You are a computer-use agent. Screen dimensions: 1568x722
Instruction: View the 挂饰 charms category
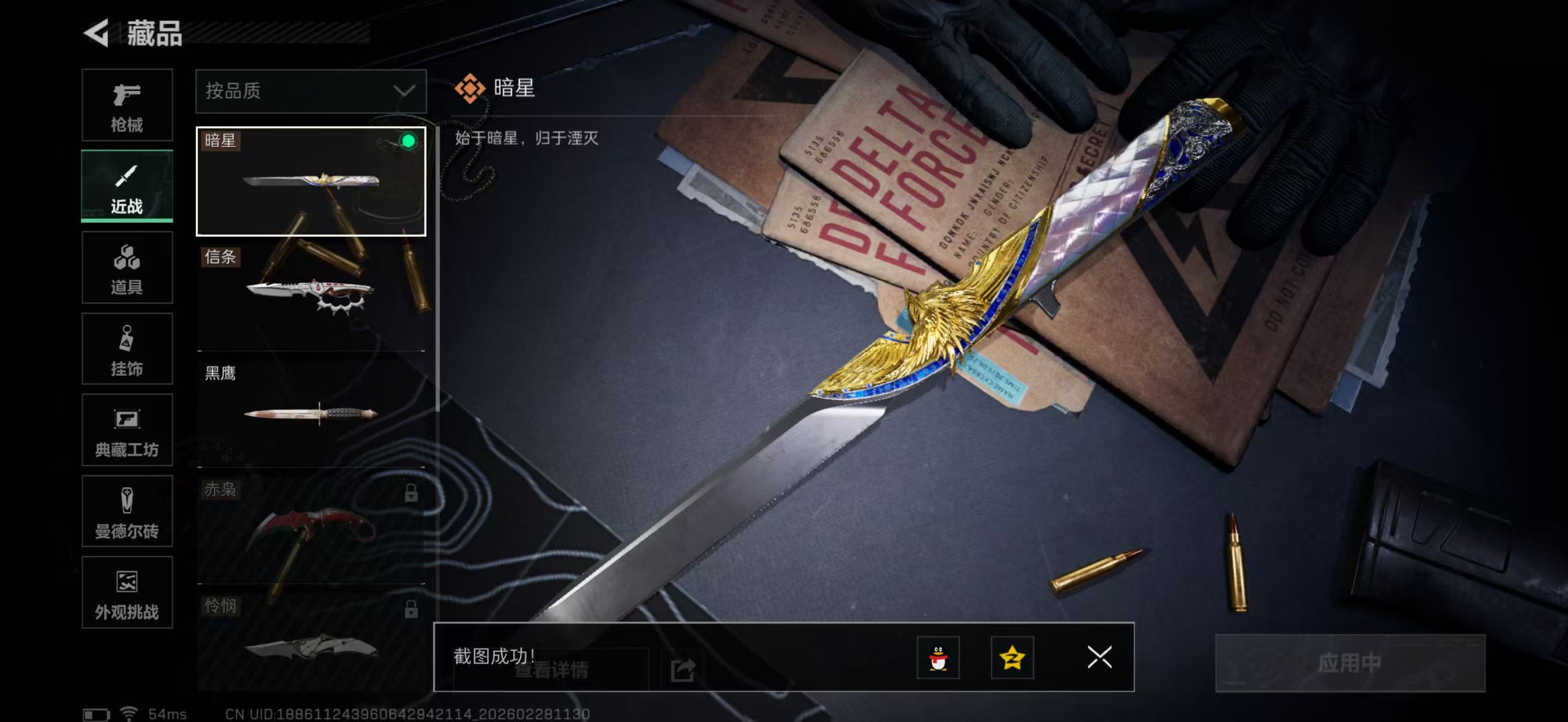[127, 349]
